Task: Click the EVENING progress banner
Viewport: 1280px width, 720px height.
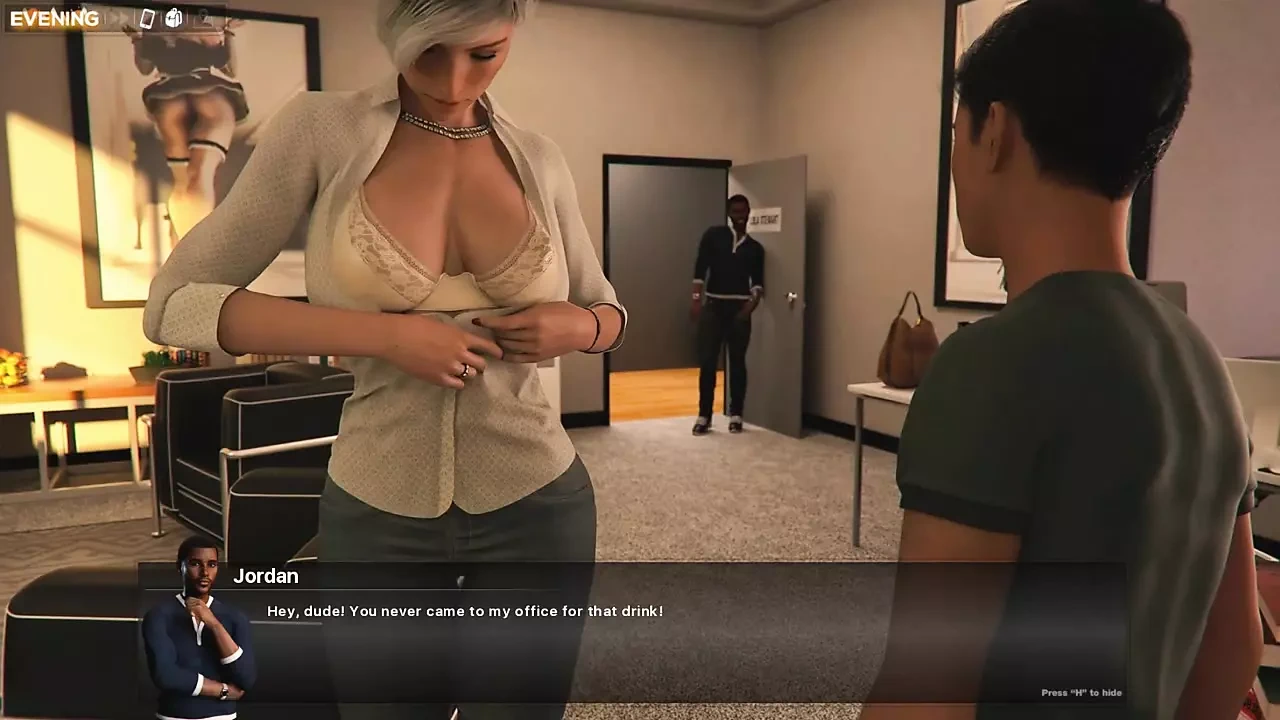Action: coord(55,18)
